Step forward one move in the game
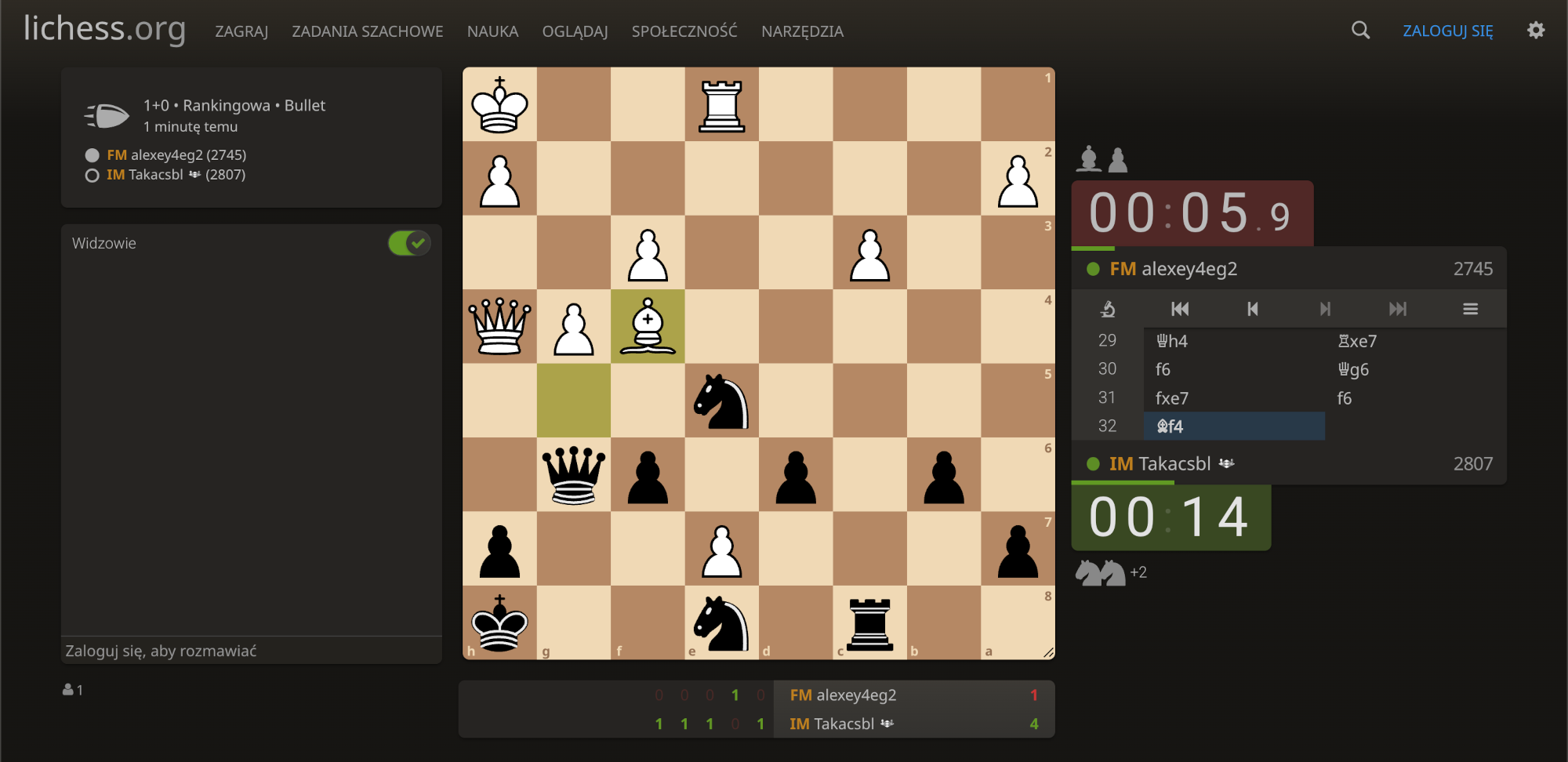This screenshot has width=1568, height=762. point(1325,309)
